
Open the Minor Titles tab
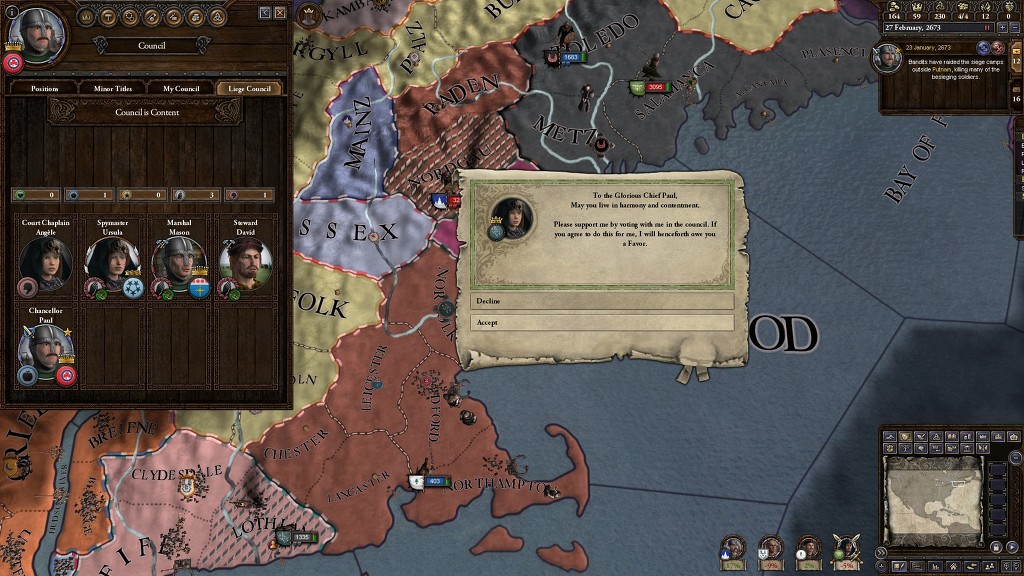[113, 89]
